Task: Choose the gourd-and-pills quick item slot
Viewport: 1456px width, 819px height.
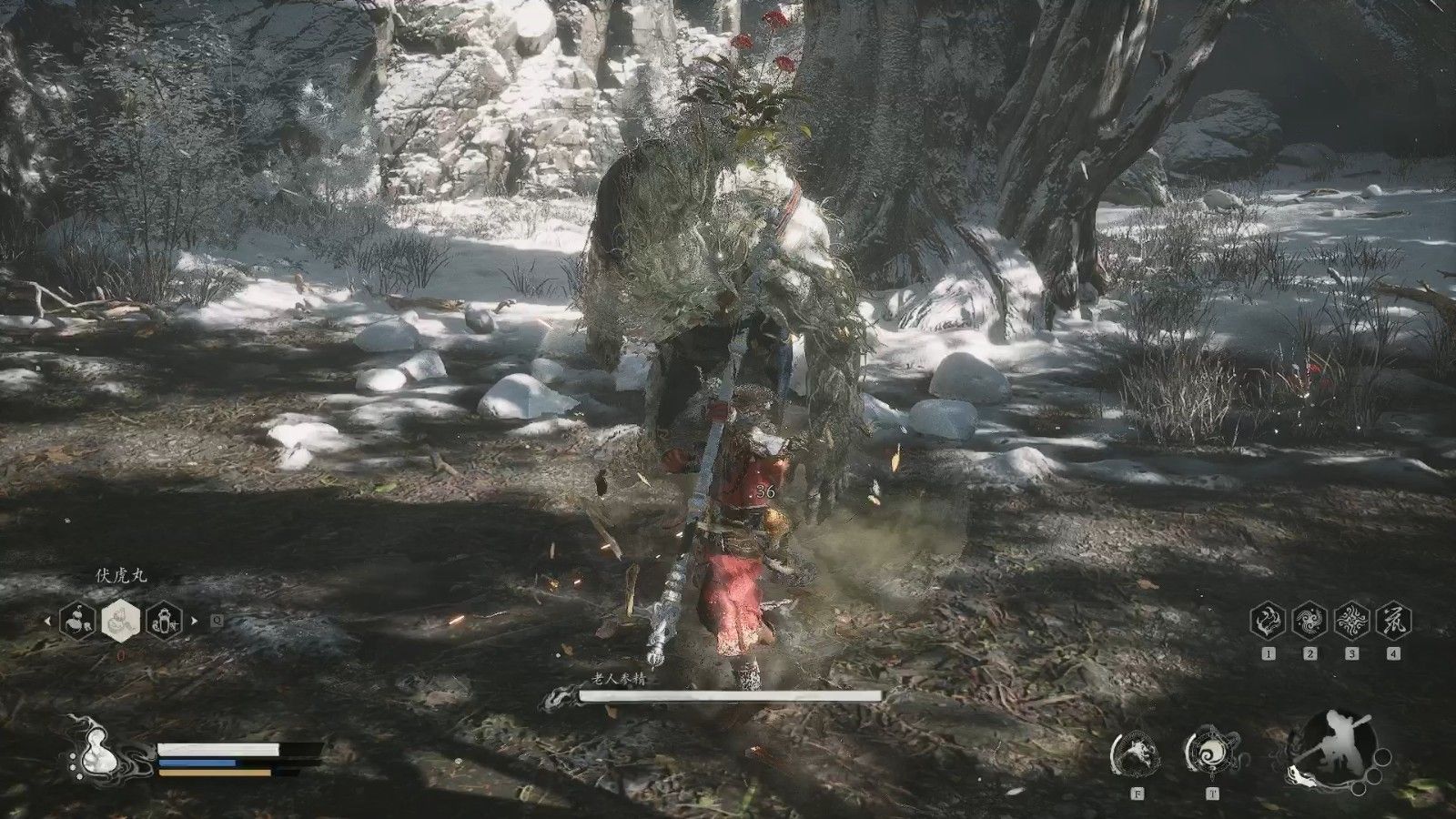Action: 76,622
